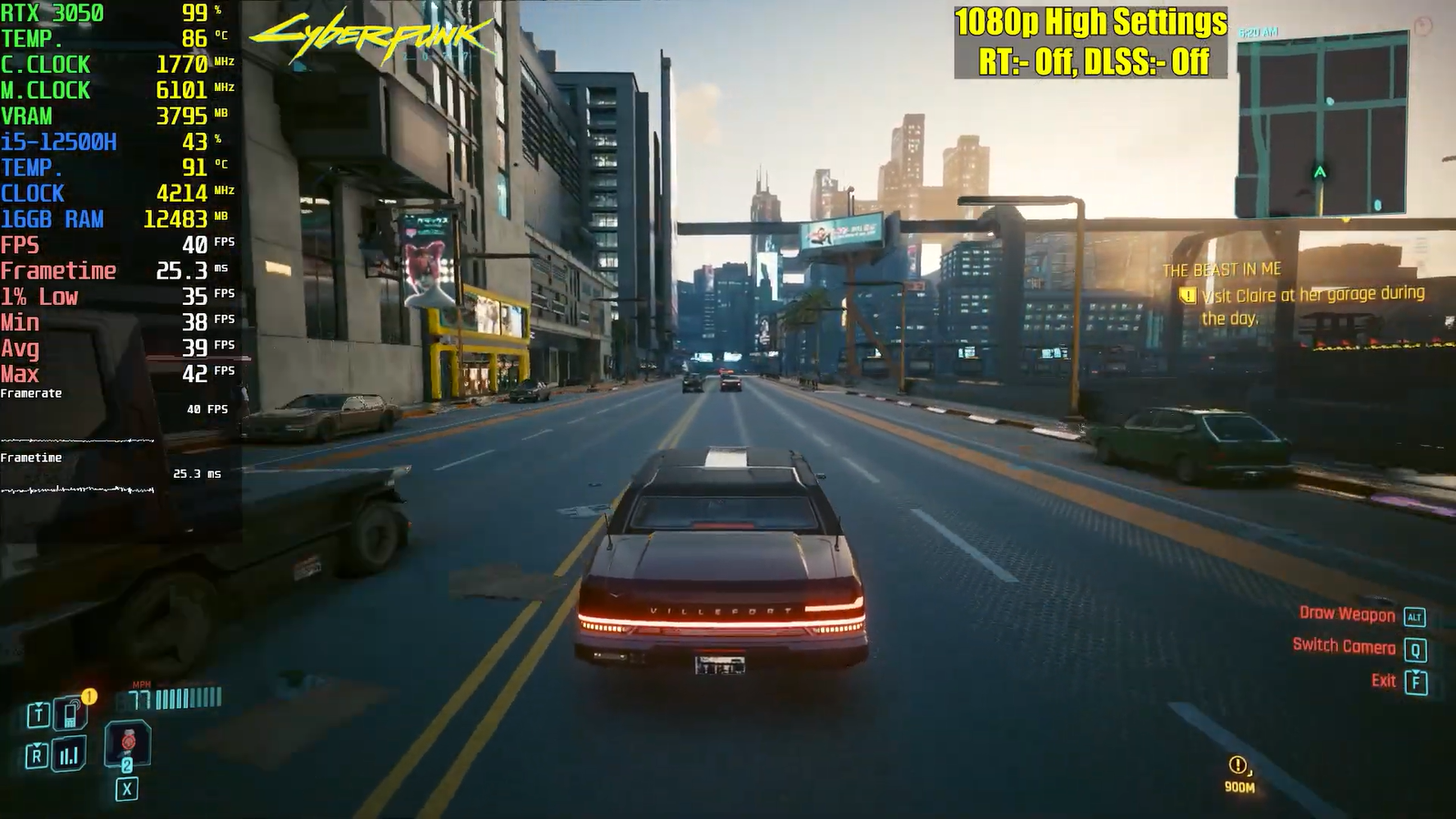Image resolution: width=1456 pixels, height=819 pixels.
Task: Open the phone icon with notification badge
Action: [x=70, y=713]
